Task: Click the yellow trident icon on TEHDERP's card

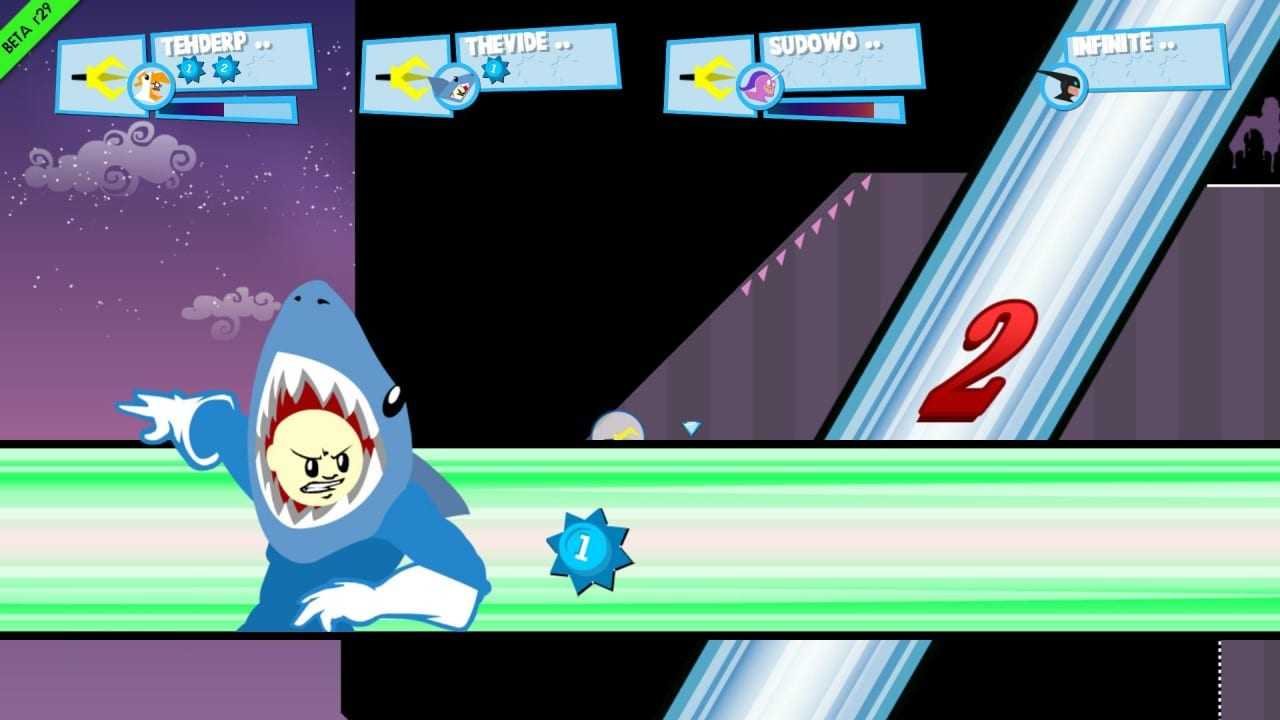Action: tap(103, 77)
